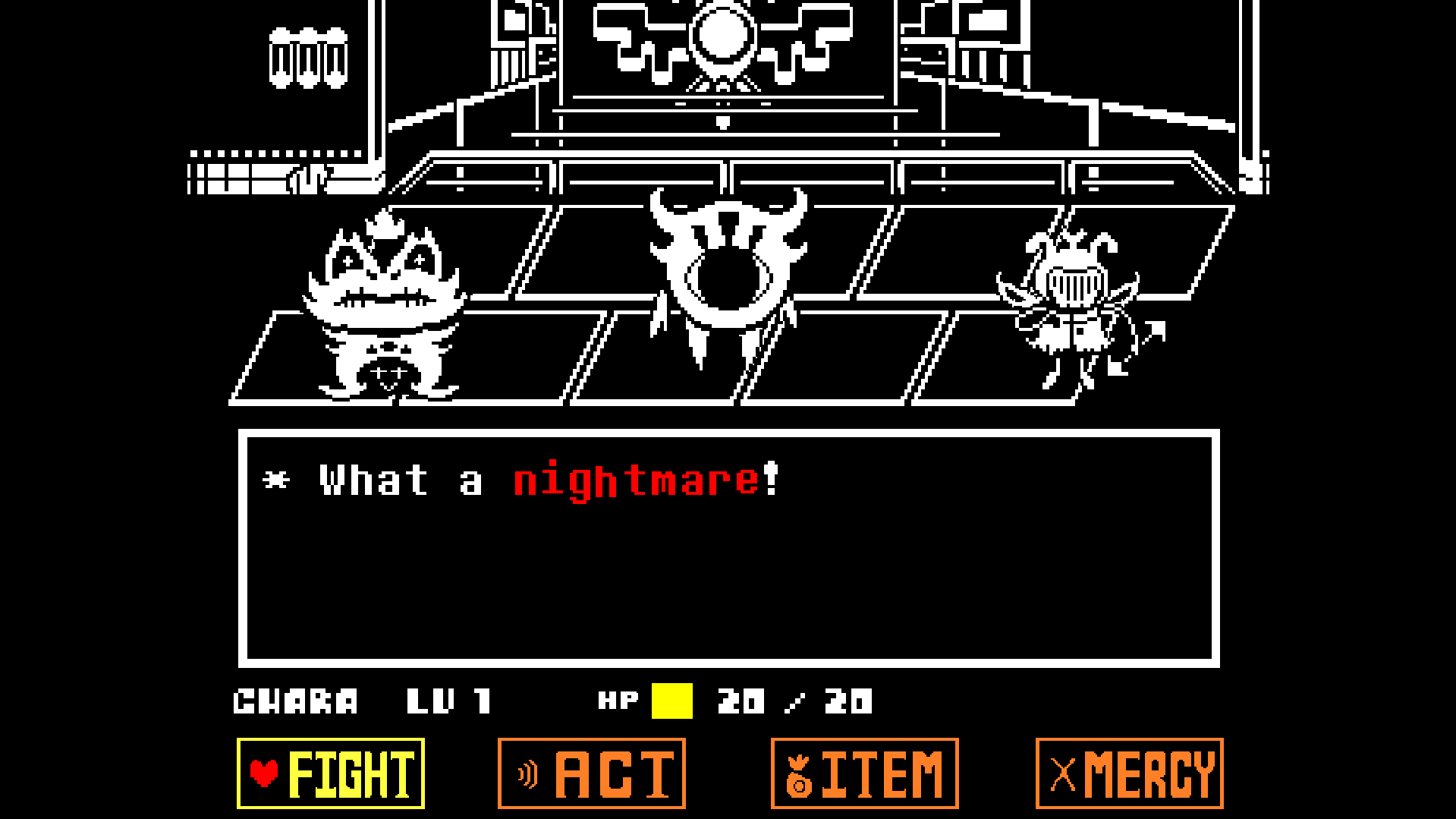Click the yellow HP bar
The height and width of the screenshot is (819, 1456).
671,701
